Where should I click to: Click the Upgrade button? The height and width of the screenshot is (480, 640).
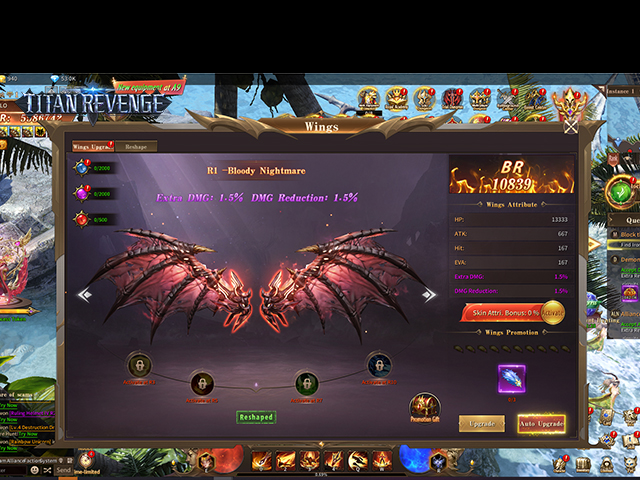[481, 424]
